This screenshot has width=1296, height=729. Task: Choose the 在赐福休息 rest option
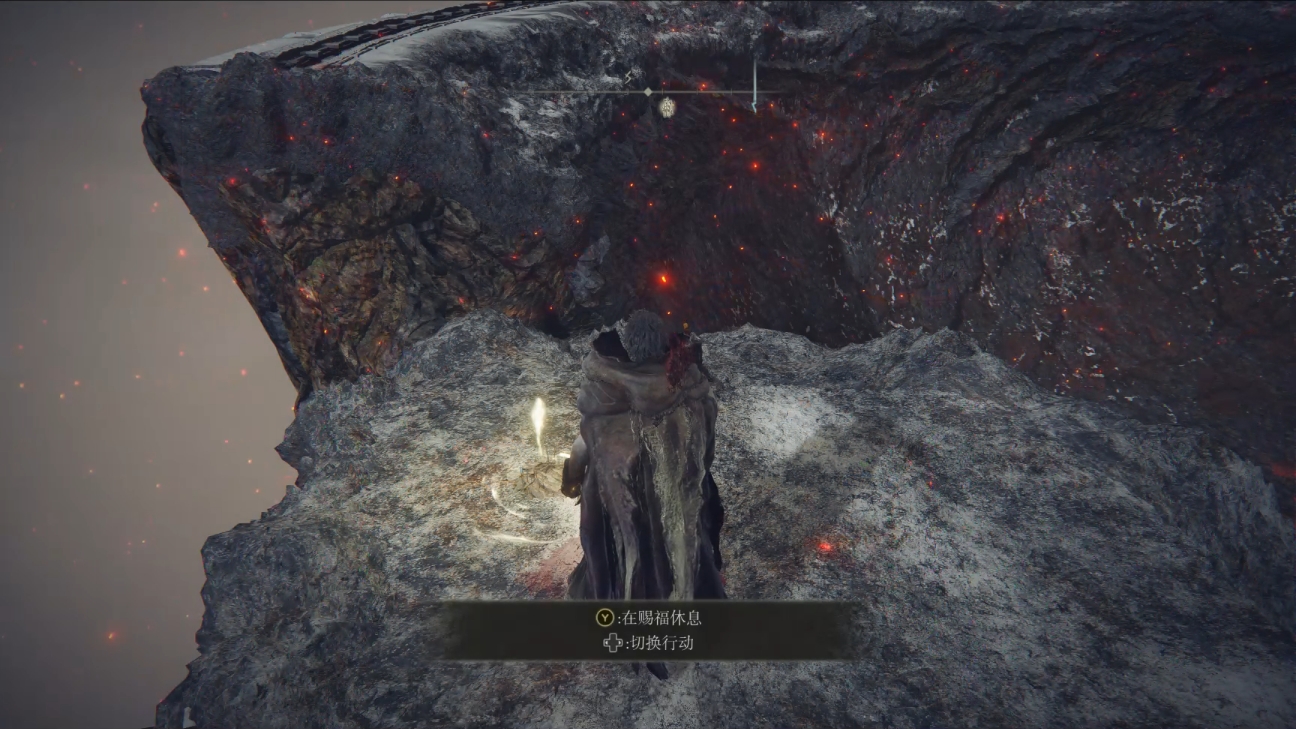click(648, 618)
